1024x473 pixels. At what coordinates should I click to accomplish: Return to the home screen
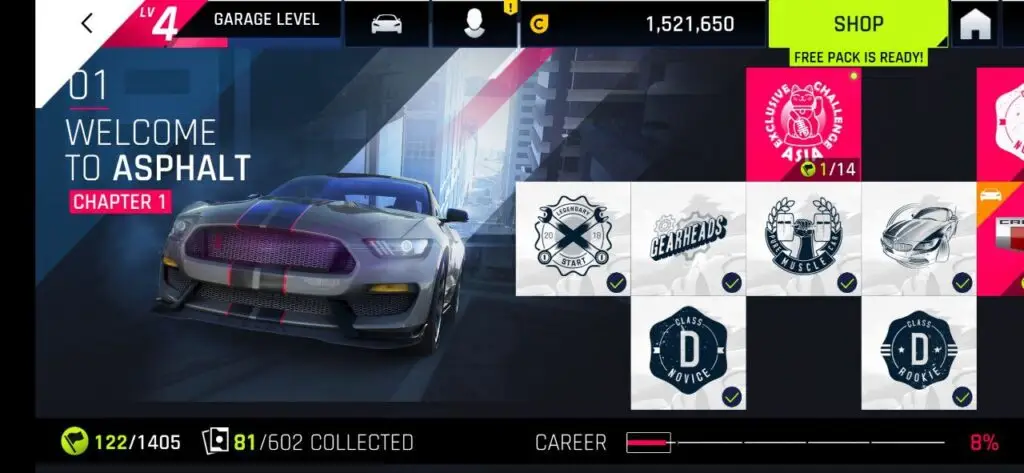pyautogui.click(x=975, y=25)
